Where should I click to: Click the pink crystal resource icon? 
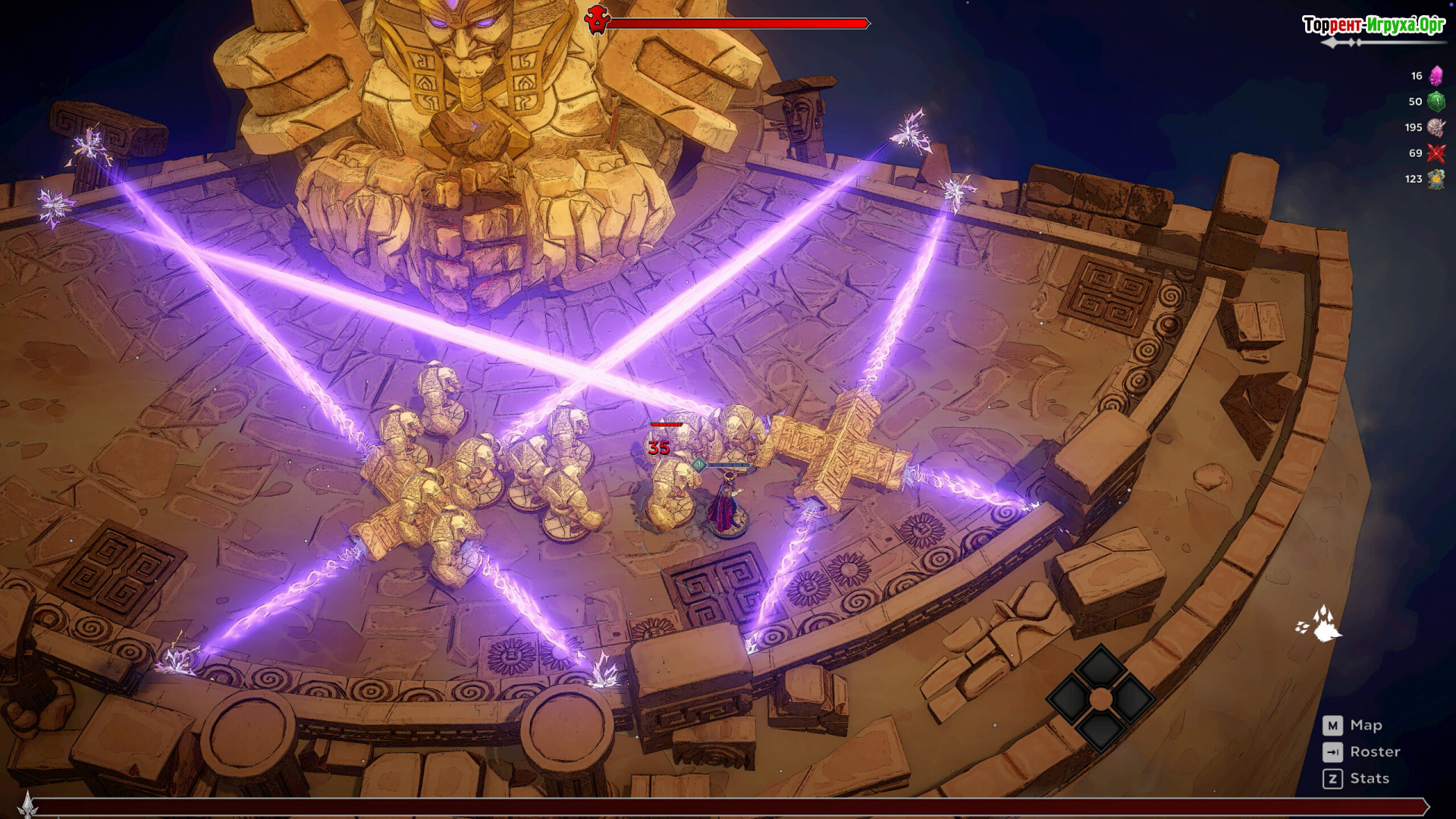1436,76
